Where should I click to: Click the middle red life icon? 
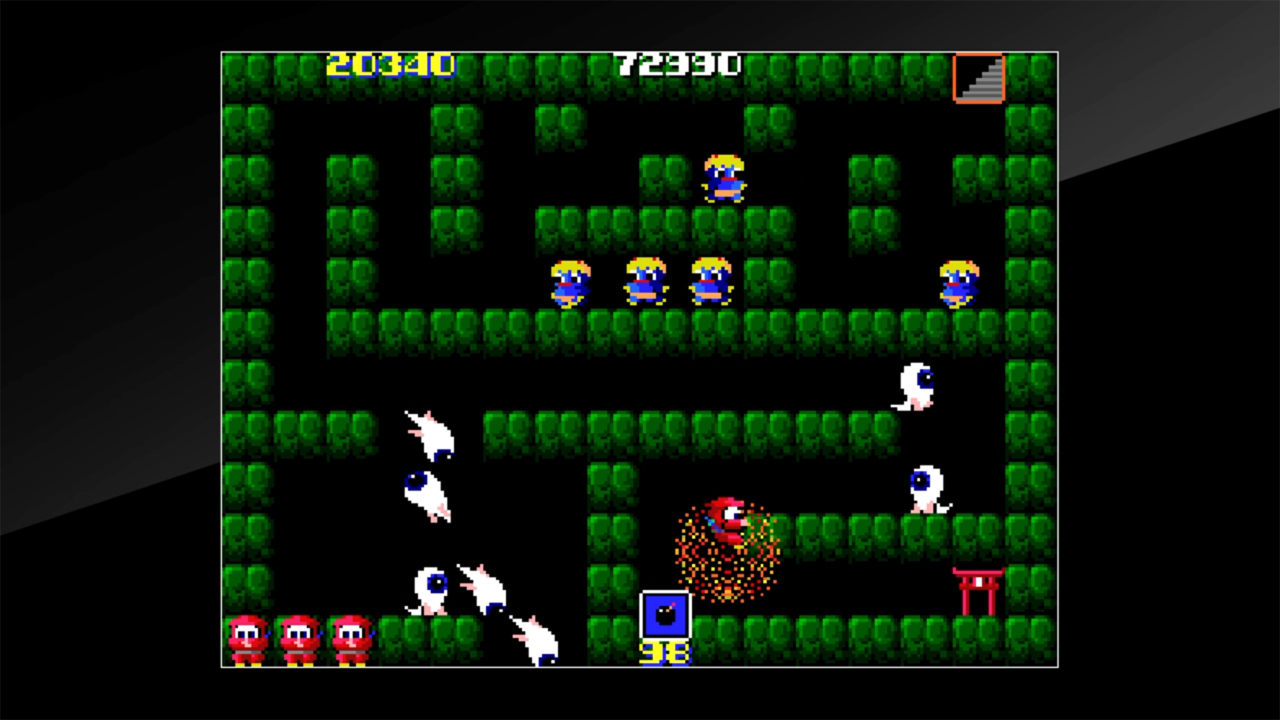coord(297,633)
